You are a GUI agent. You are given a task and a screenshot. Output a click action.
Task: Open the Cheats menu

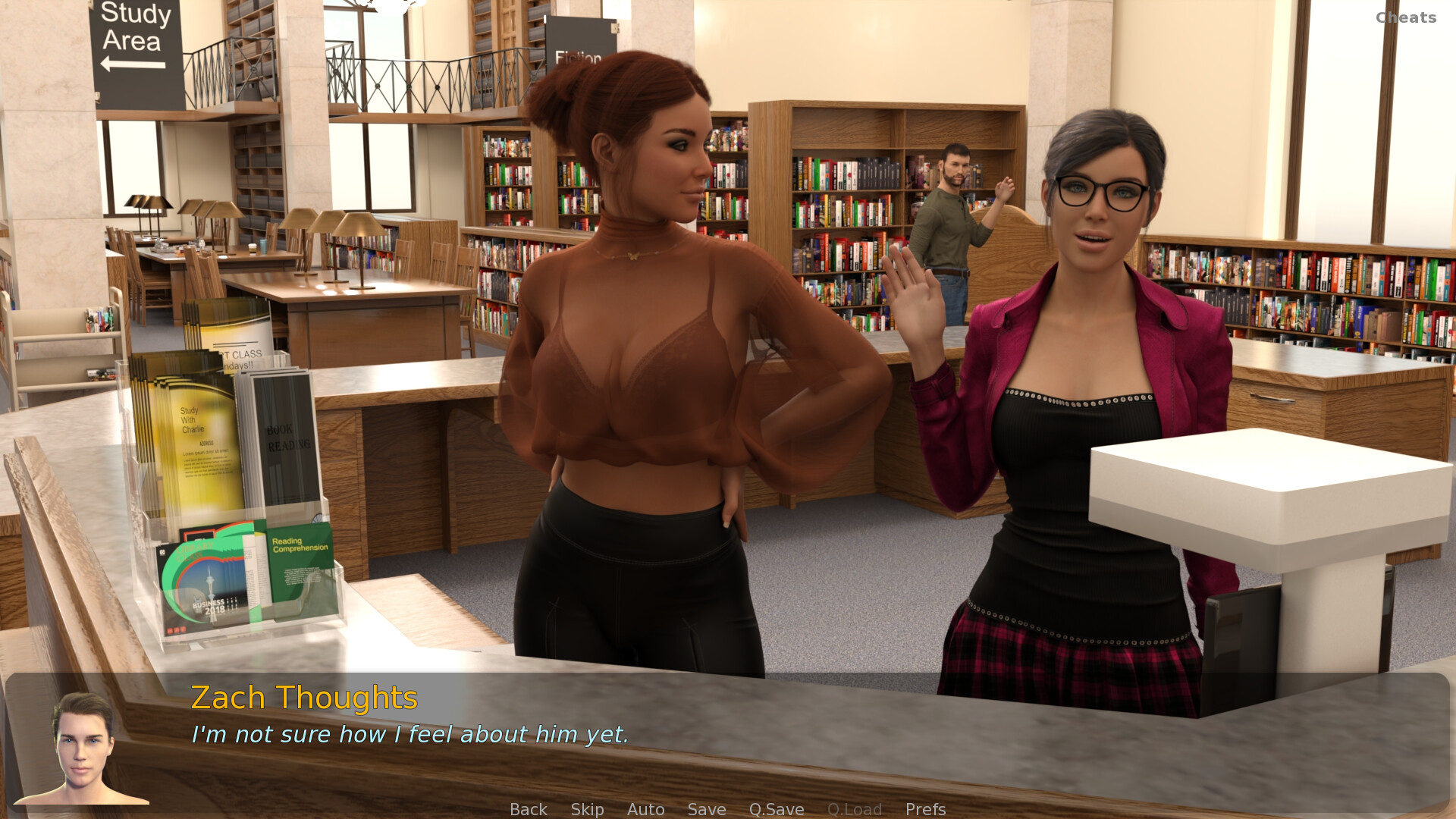pyautogui.click(x=1405, y=17)
